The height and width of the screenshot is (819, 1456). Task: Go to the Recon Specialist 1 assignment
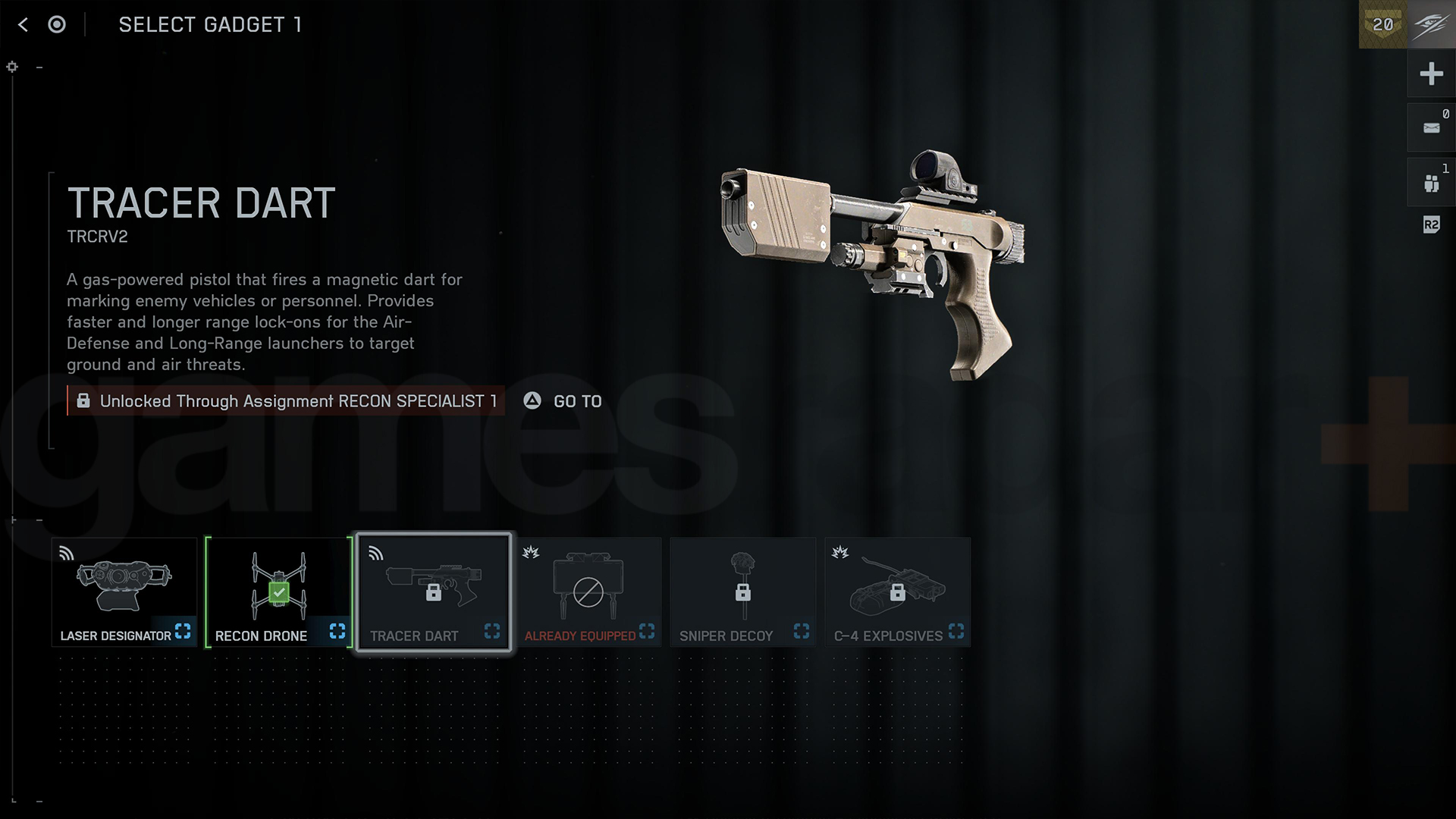[563, 401]
